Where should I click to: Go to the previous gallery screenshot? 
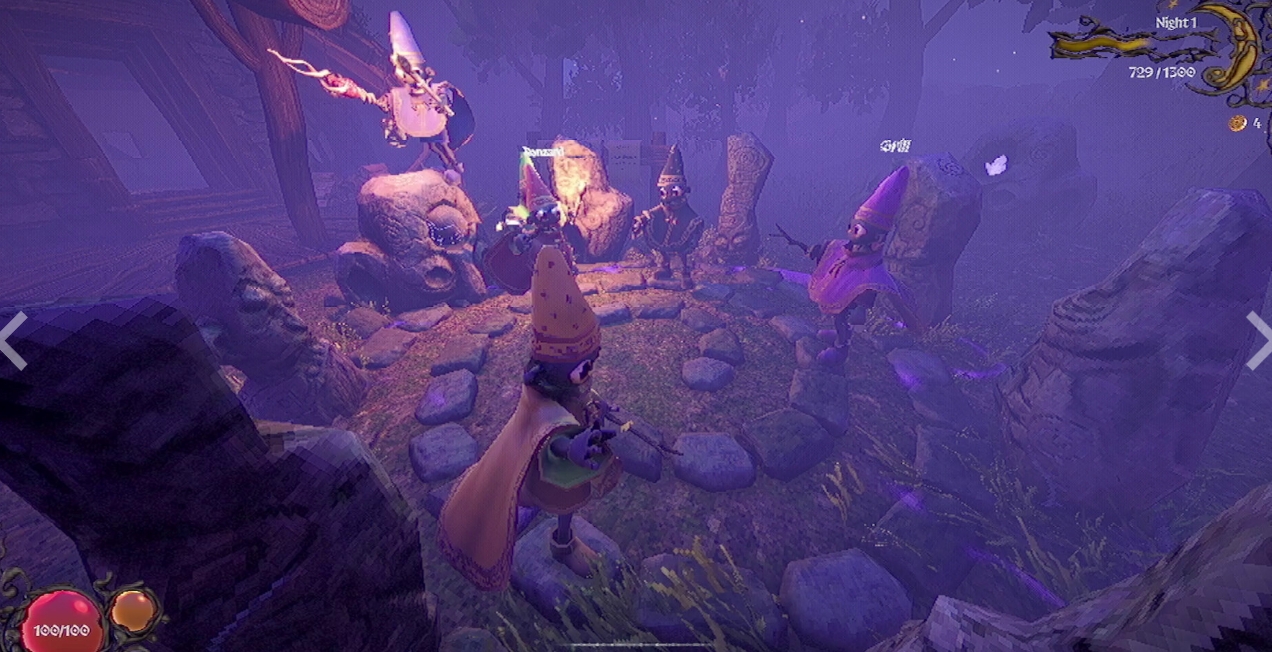pos(12,340)
